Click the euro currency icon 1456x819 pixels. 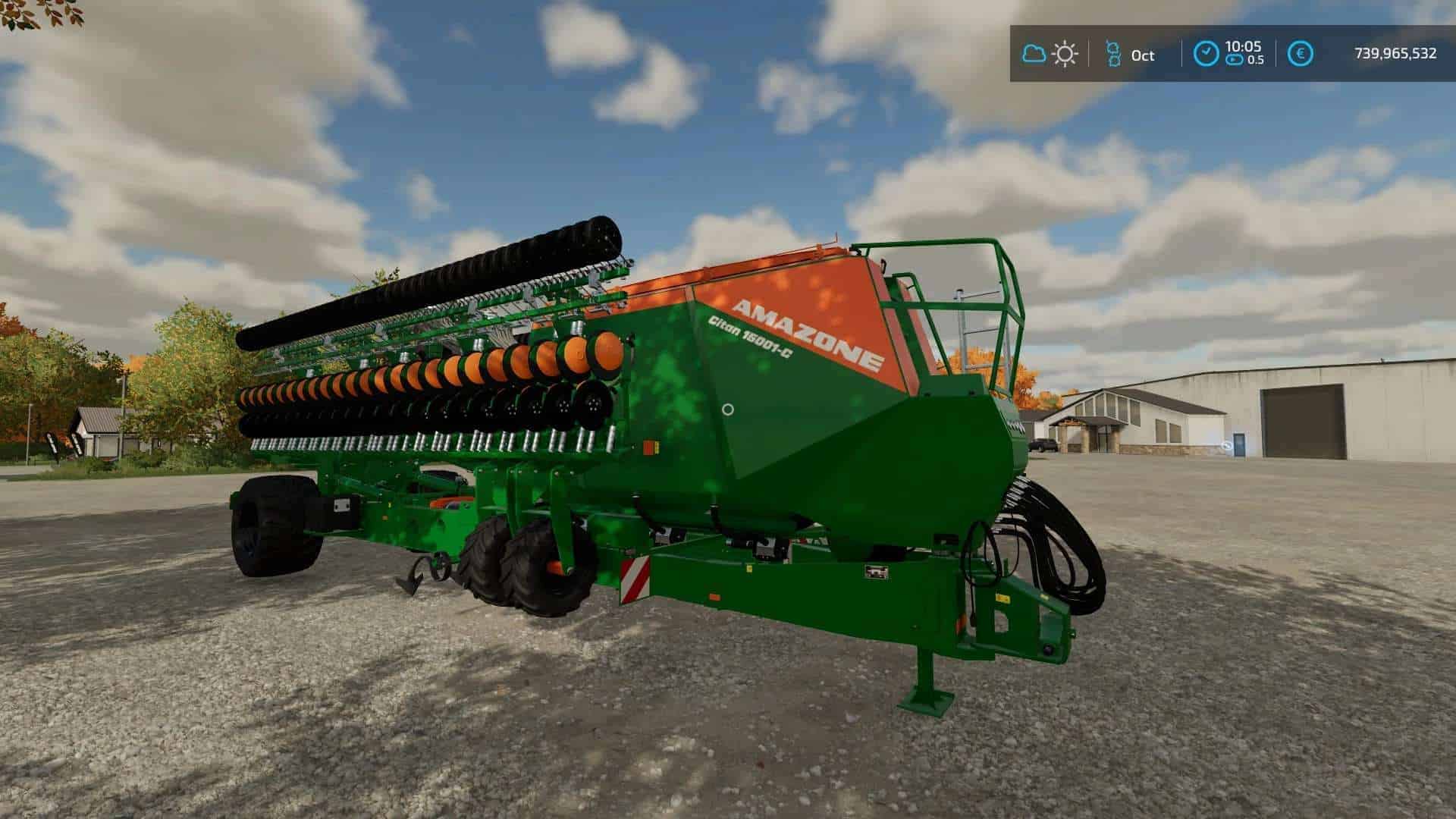(1301, 54)
